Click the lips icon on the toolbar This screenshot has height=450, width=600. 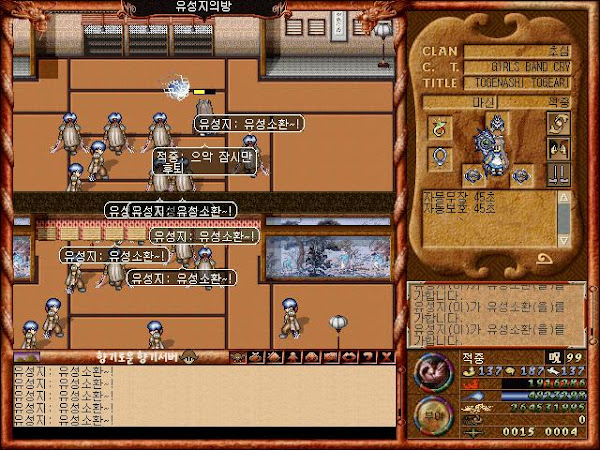[349, 356]
